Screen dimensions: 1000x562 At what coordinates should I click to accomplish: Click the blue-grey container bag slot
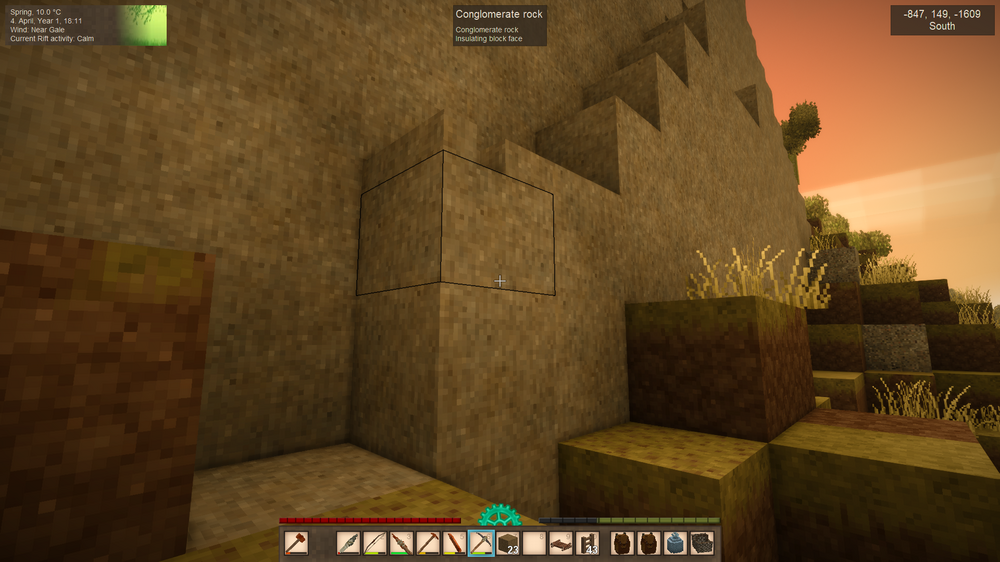point(675,543)
